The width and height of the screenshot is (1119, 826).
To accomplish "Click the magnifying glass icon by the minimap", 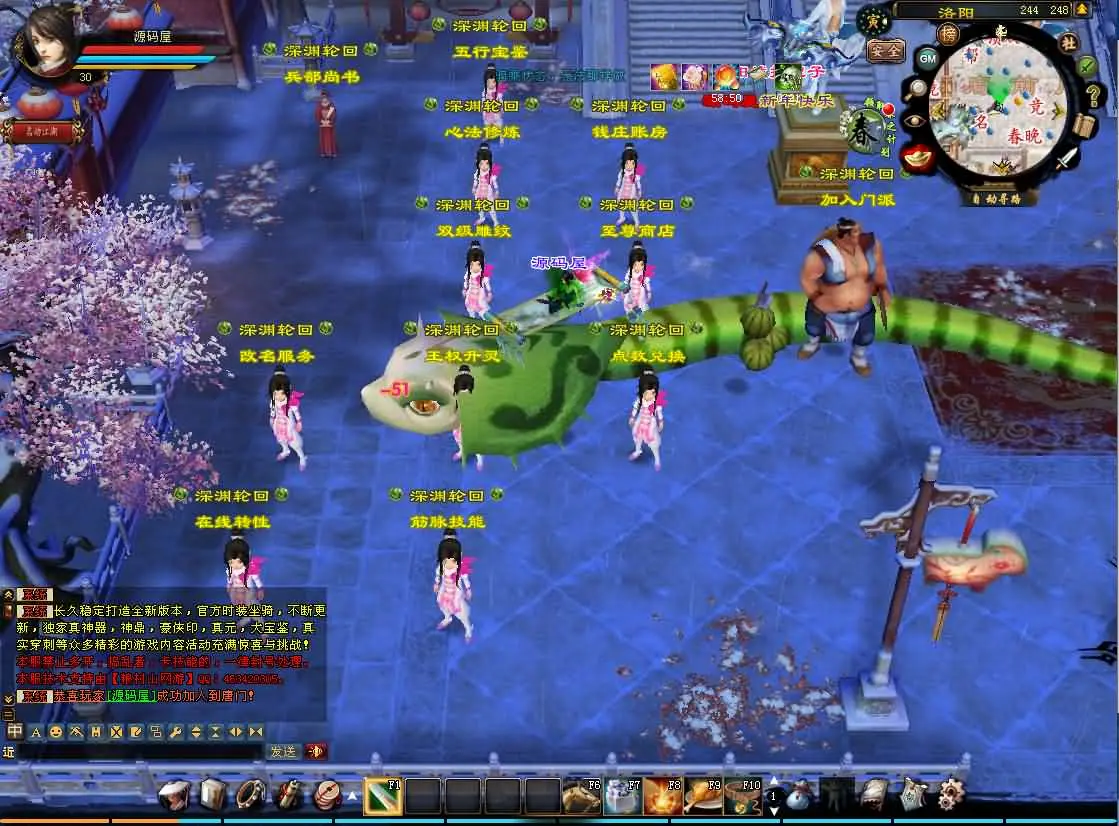I will tap(916, 89).
